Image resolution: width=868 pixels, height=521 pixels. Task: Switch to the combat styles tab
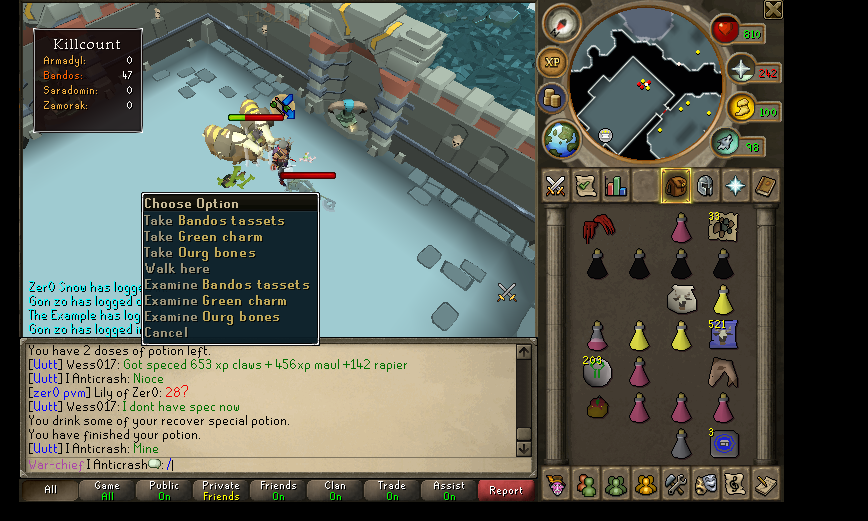555,186
